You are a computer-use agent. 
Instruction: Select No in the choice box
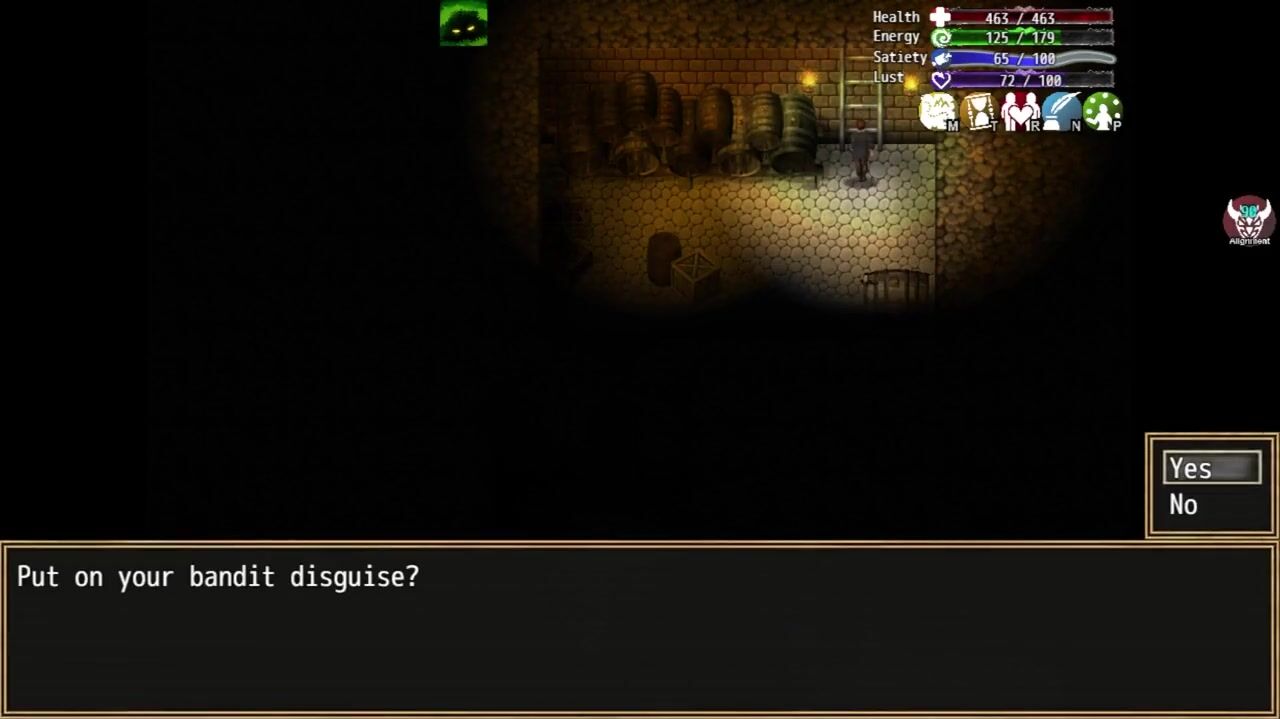1185,505
